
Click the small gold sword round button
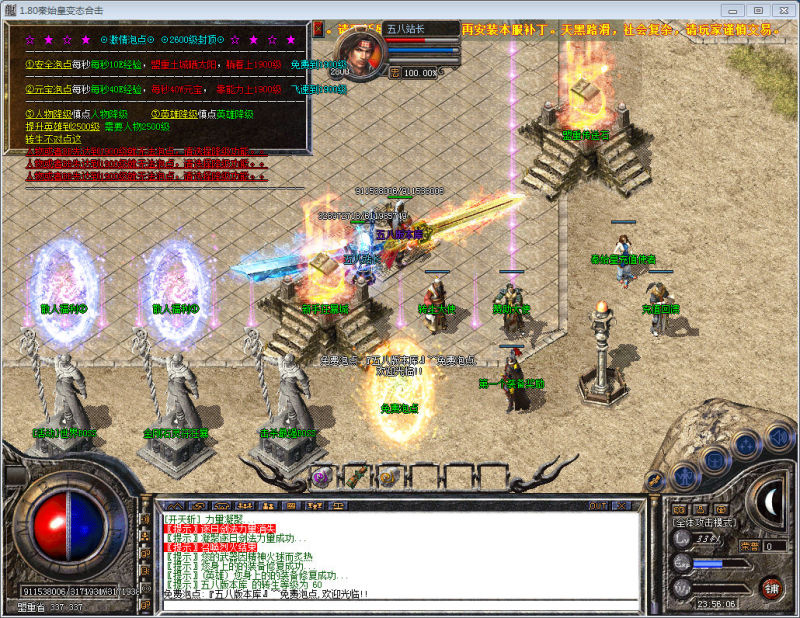pos(654,481)
